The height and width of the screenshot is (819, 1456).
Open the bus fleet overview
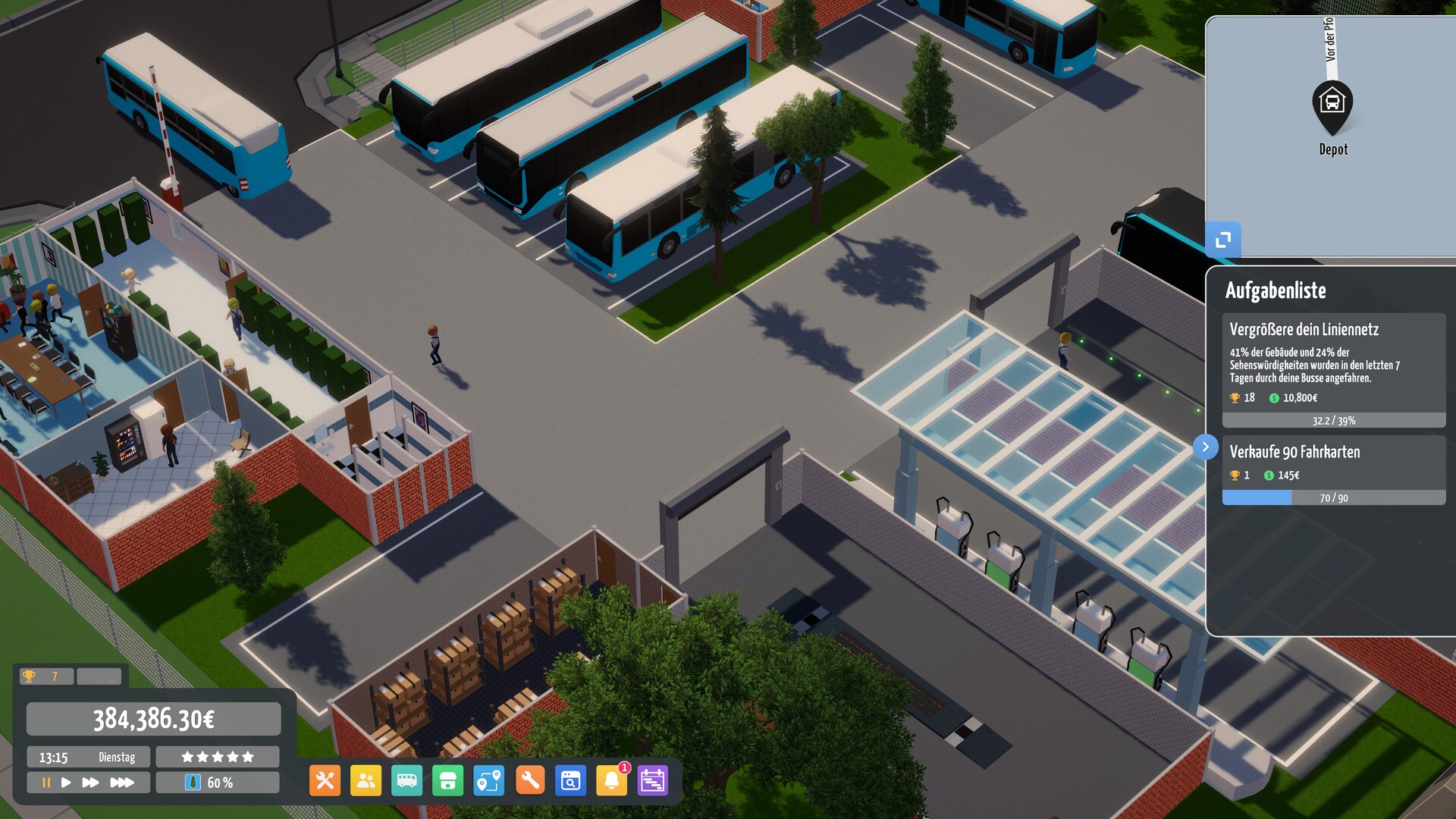[x=406, y=780]
